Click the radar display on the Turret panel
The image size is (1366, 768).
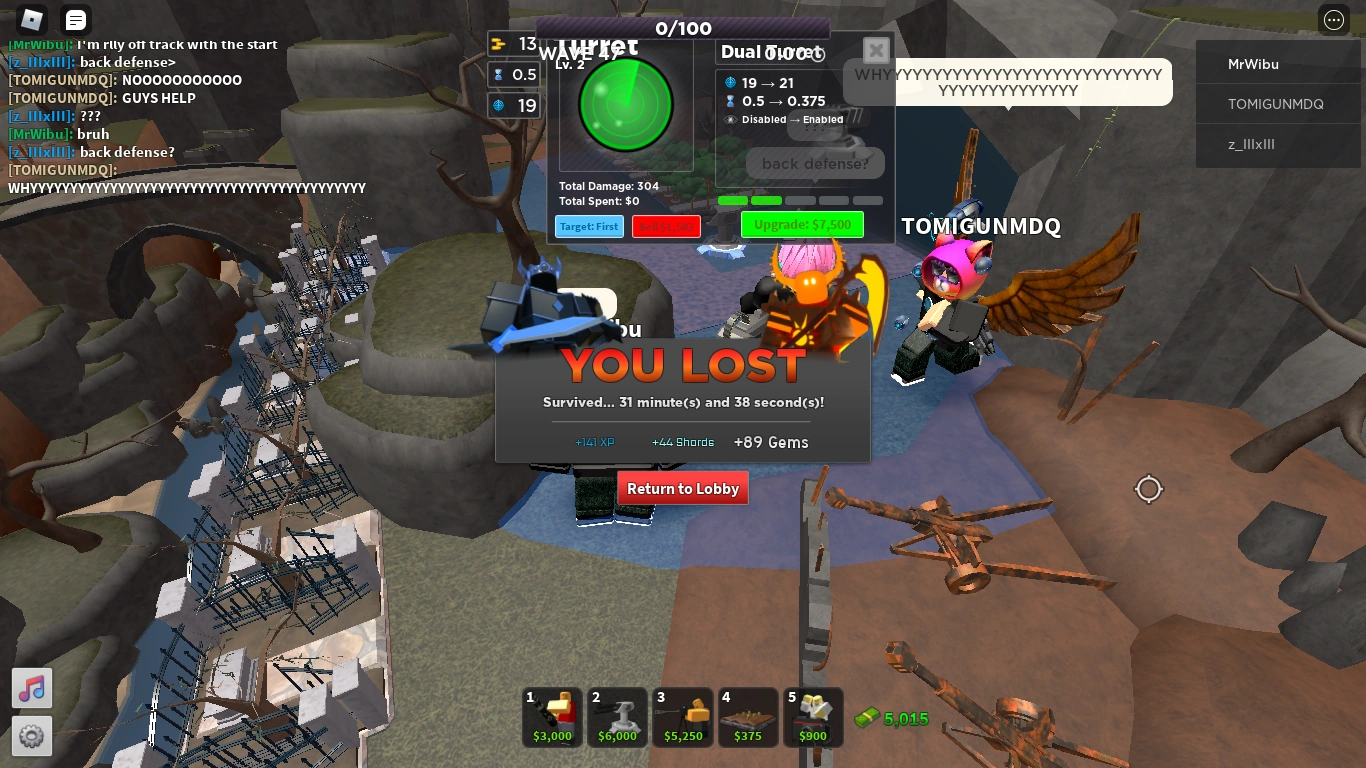point(624,104)
